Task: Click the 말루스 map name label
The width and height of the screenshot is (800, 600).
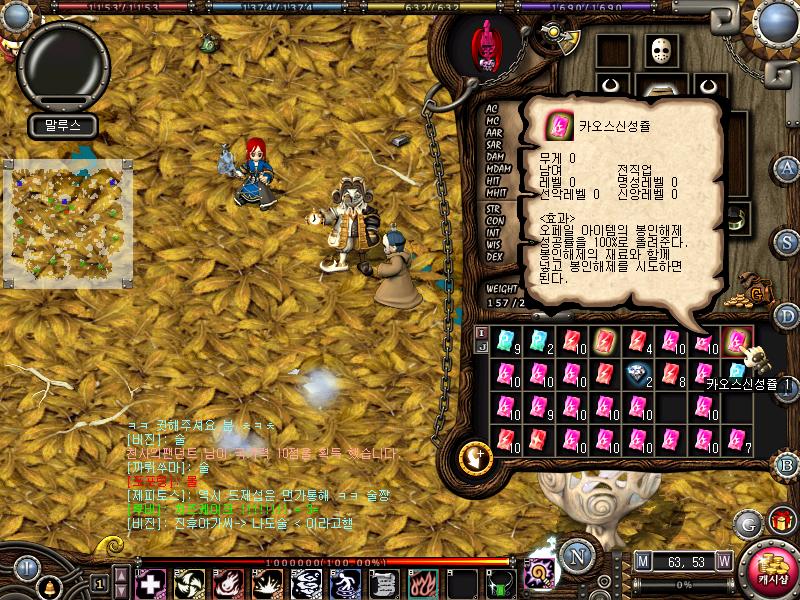Action: [55, 126]
